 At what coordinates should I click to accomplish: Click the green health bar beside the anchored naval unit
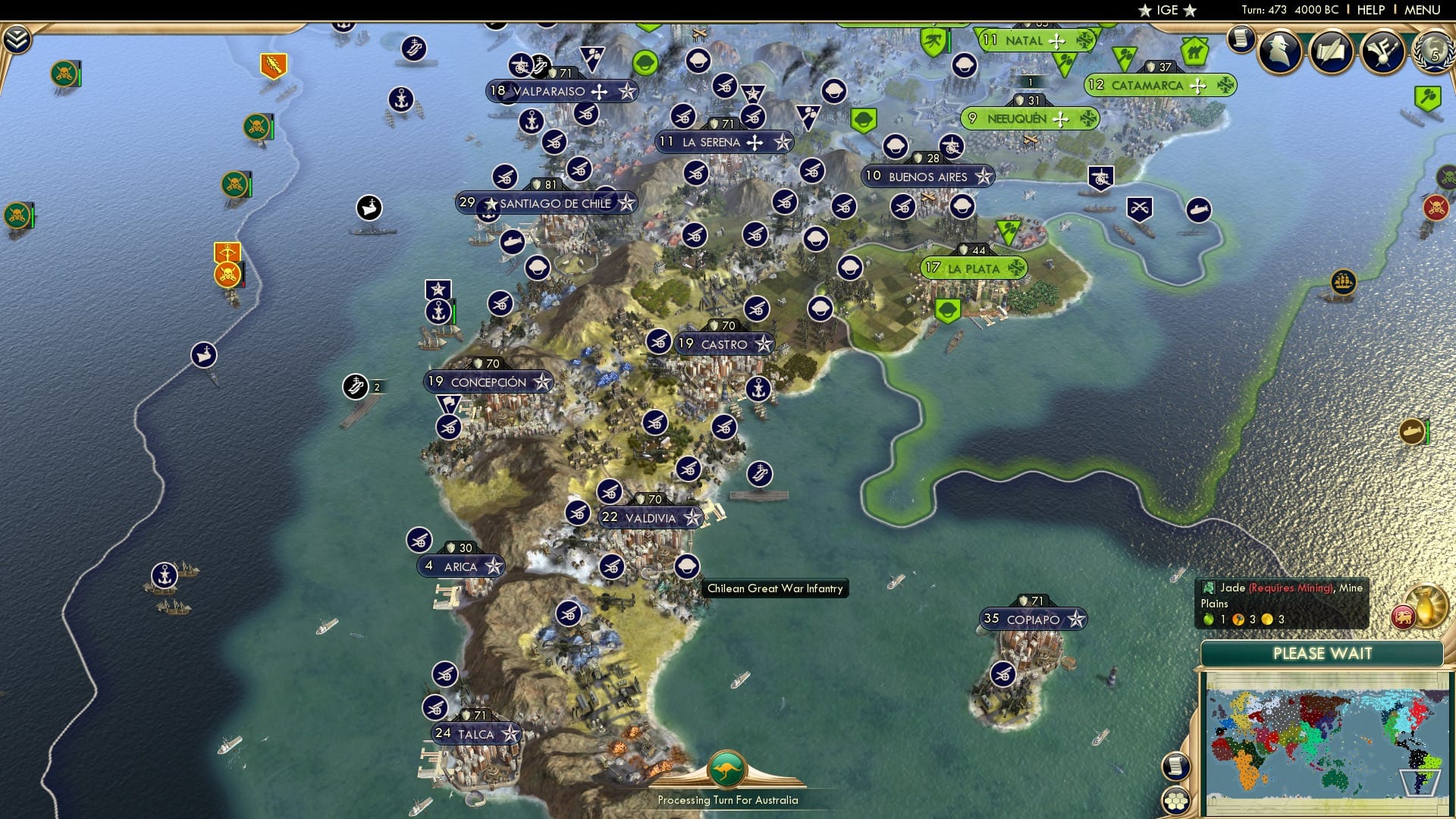click(456, 311)
